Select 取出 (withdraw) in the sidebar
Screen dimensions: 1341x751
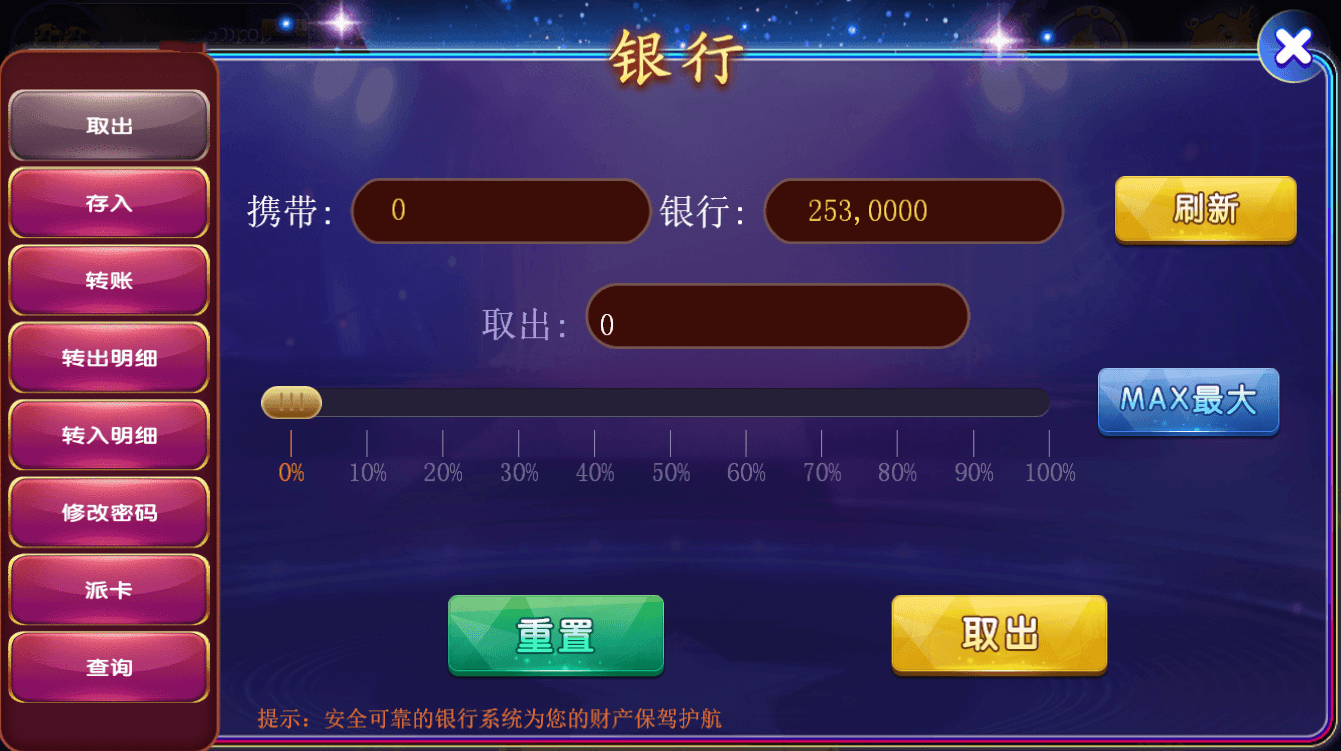coord(109,124)
